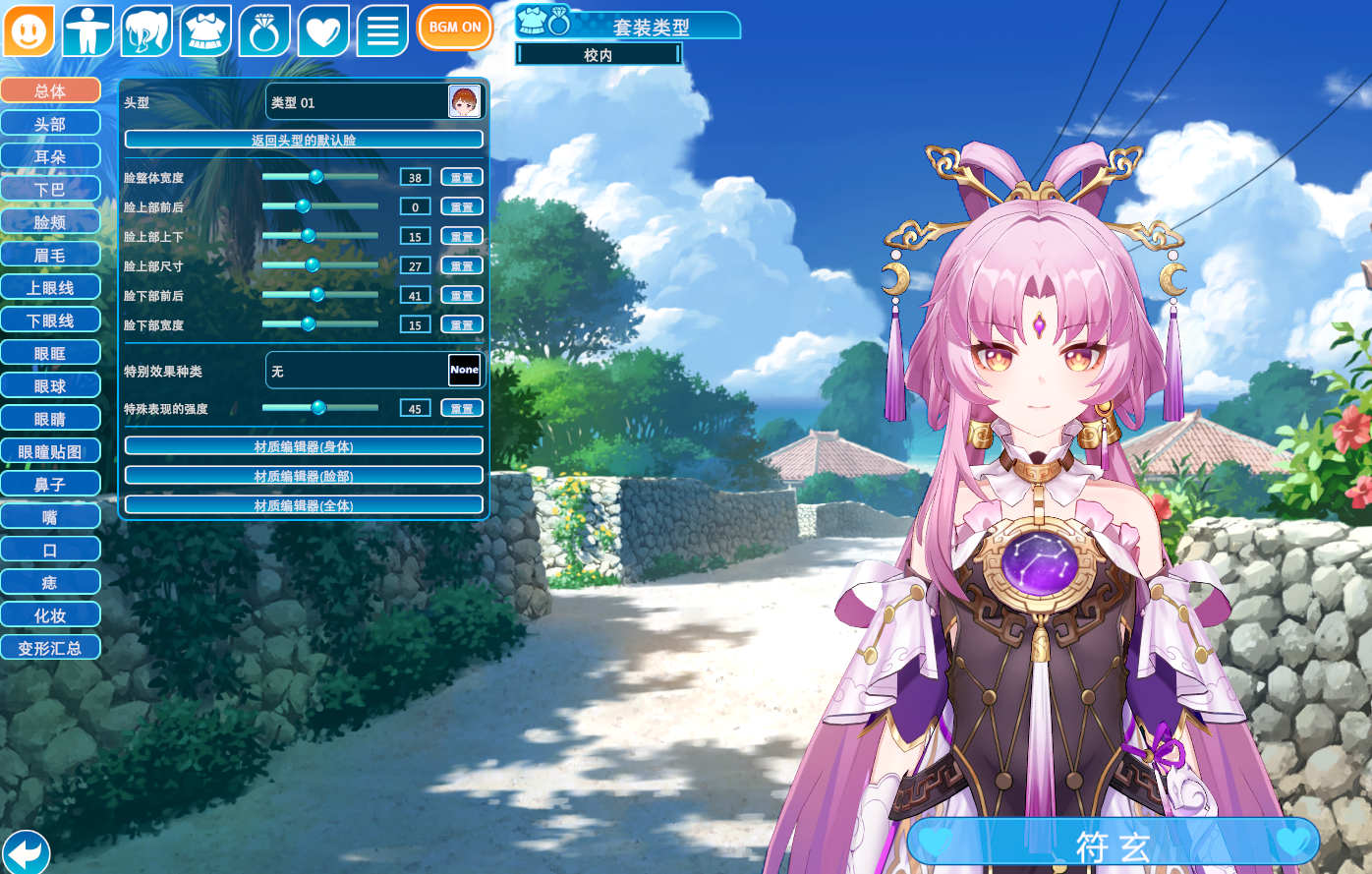Click 返回头型的默认脸 button
This screenshot has height=874, width=1372.
point(304,140)
